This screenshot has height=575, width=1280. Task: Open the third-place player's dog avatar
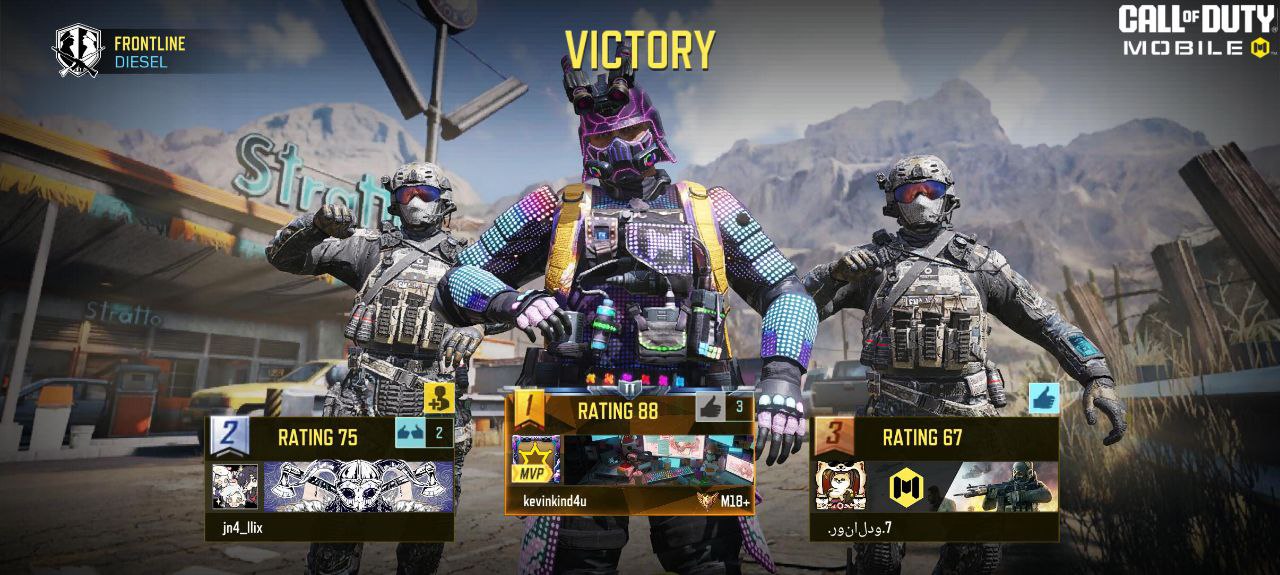pos(840,486)
